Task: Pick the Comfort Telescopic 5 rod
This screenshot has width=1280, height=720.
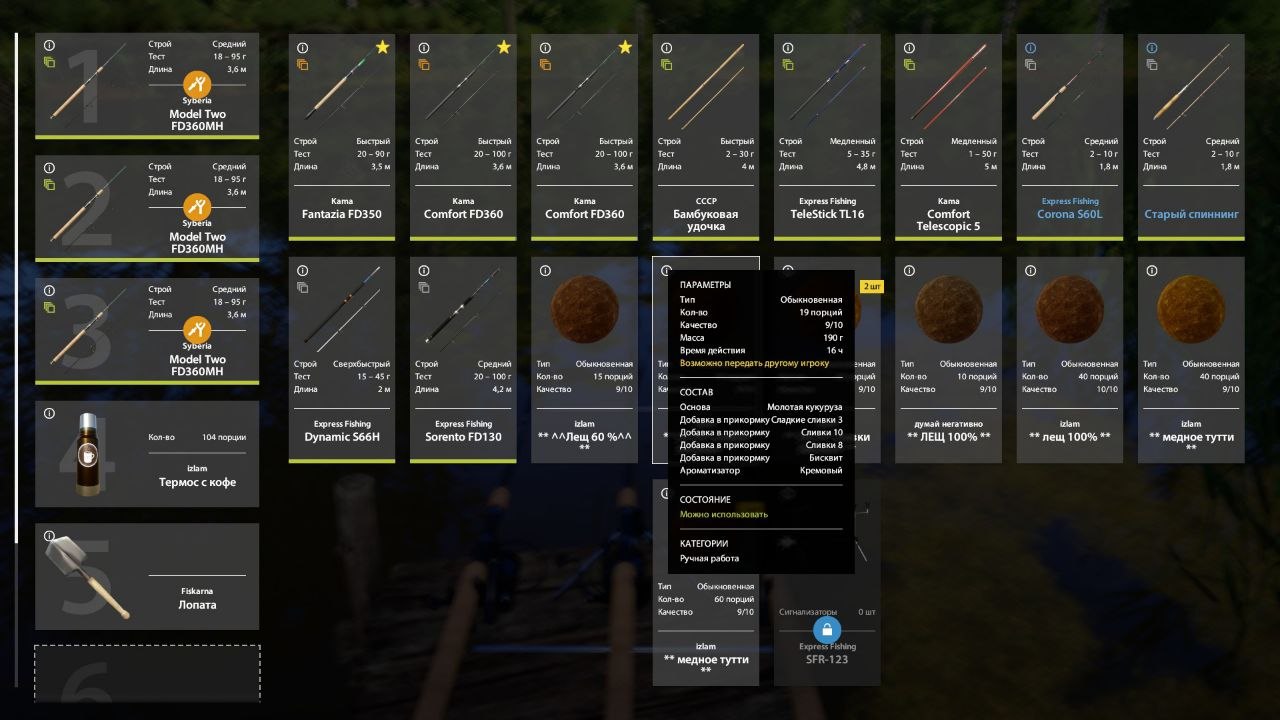Action: point(948,137)
